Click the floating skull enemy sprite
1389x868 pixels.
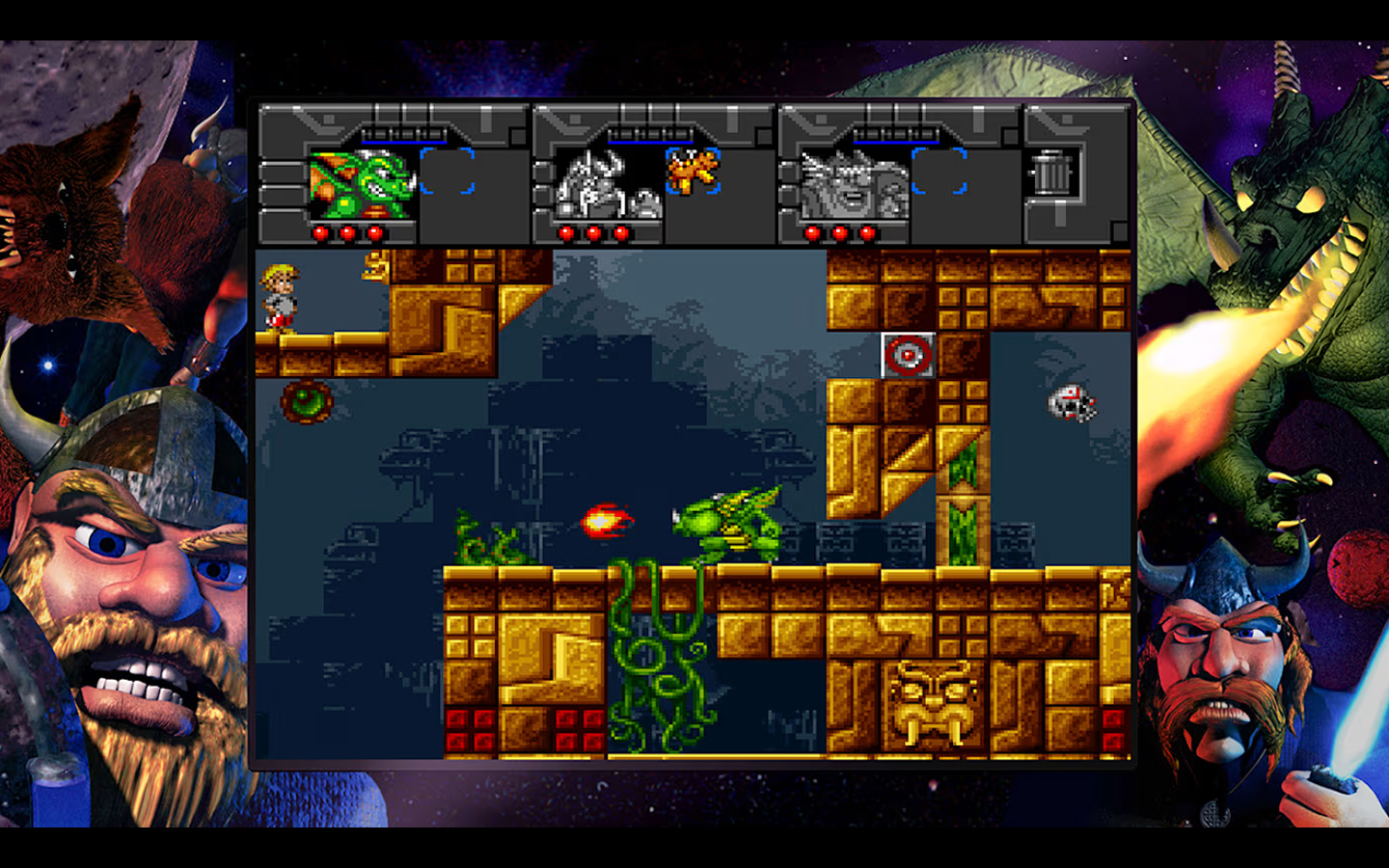[1071, 403]
